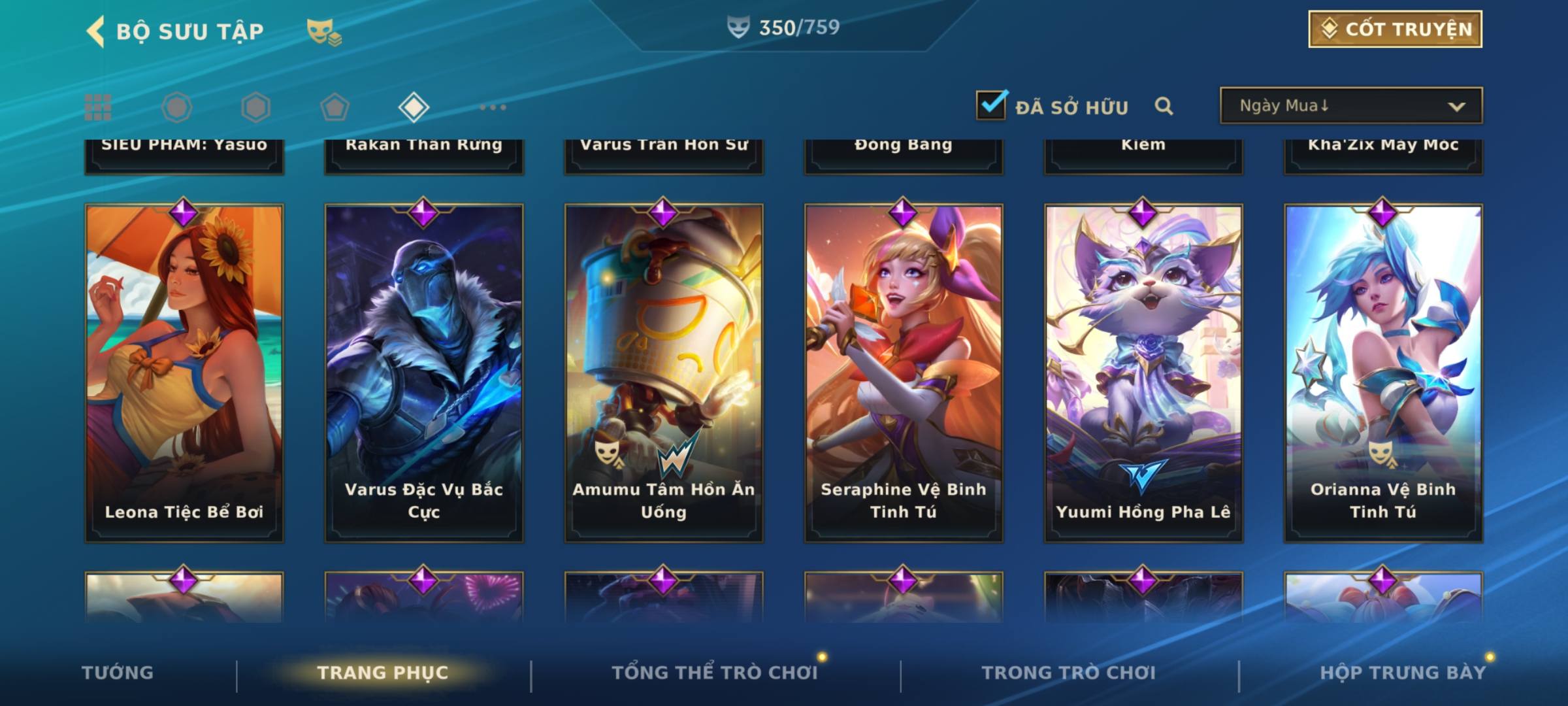Select the Leona Tiệc Bể Bơi skin
This screenshot has width=1568, height=706.
click(x=184, y=373)
